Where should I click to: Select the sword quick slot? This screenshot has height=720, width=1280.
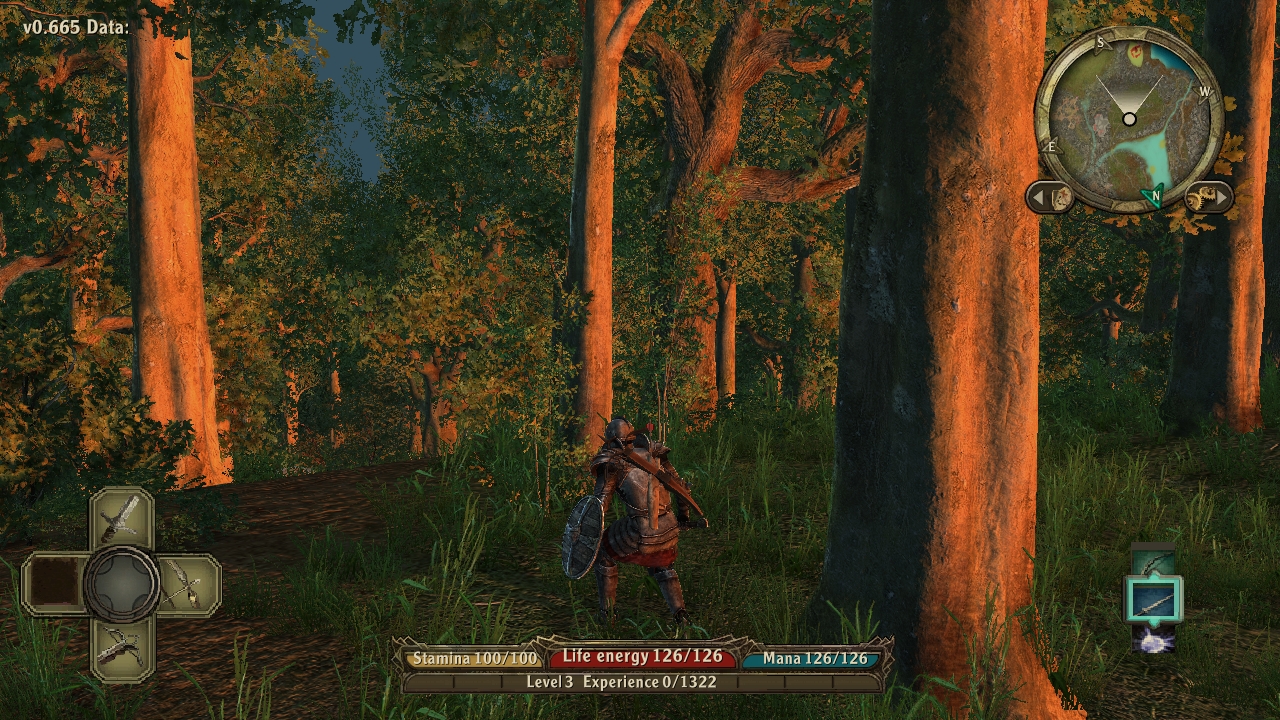point(121,519)
